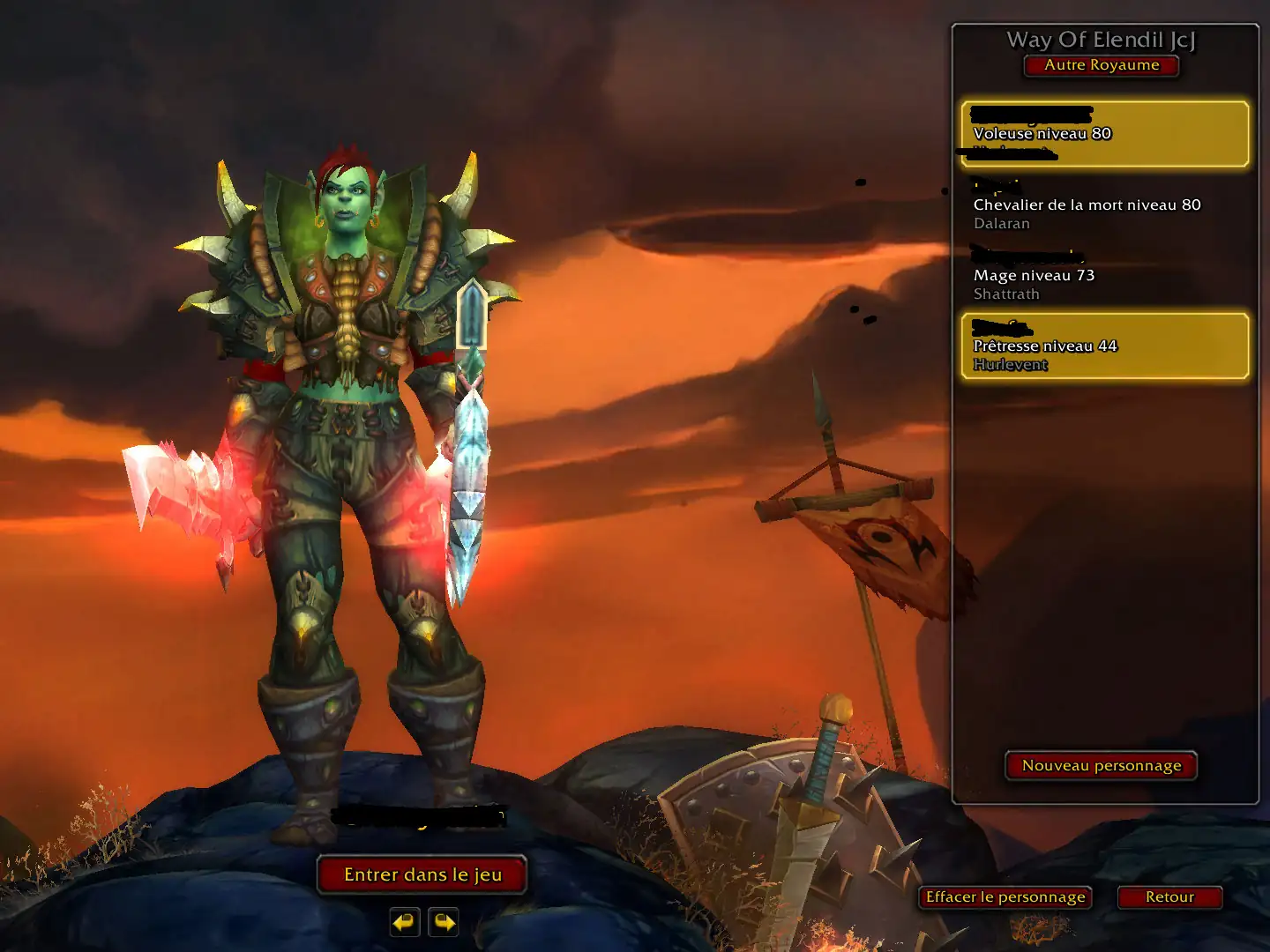Viewport: 1270px width, 952px height.
Task: Pick the Prêtresse niveau 44 character
Action: (x=1104, y=346)
